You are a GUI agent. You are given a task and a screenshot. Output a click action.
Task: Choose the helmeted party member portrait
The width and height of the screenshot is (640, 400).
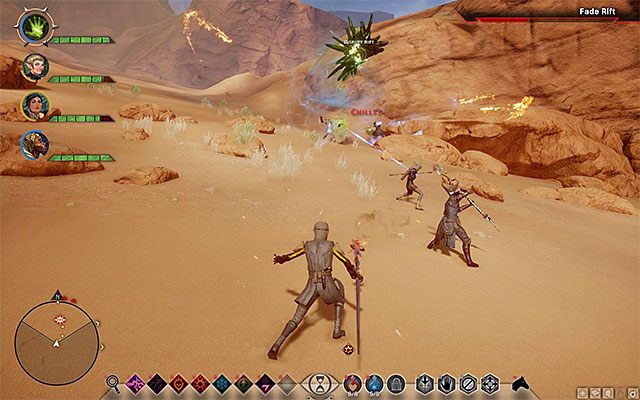(33, 144)
